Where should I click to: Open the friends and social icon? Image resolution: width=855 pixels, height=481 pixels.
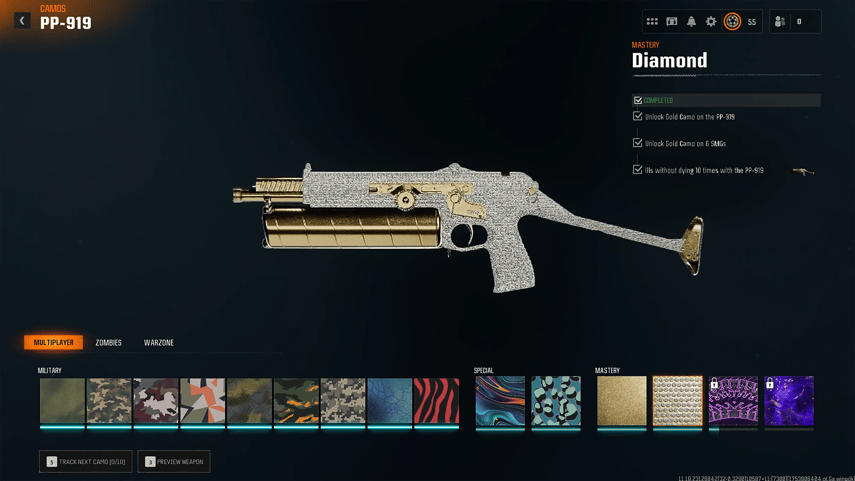click(x=780, y=21)
